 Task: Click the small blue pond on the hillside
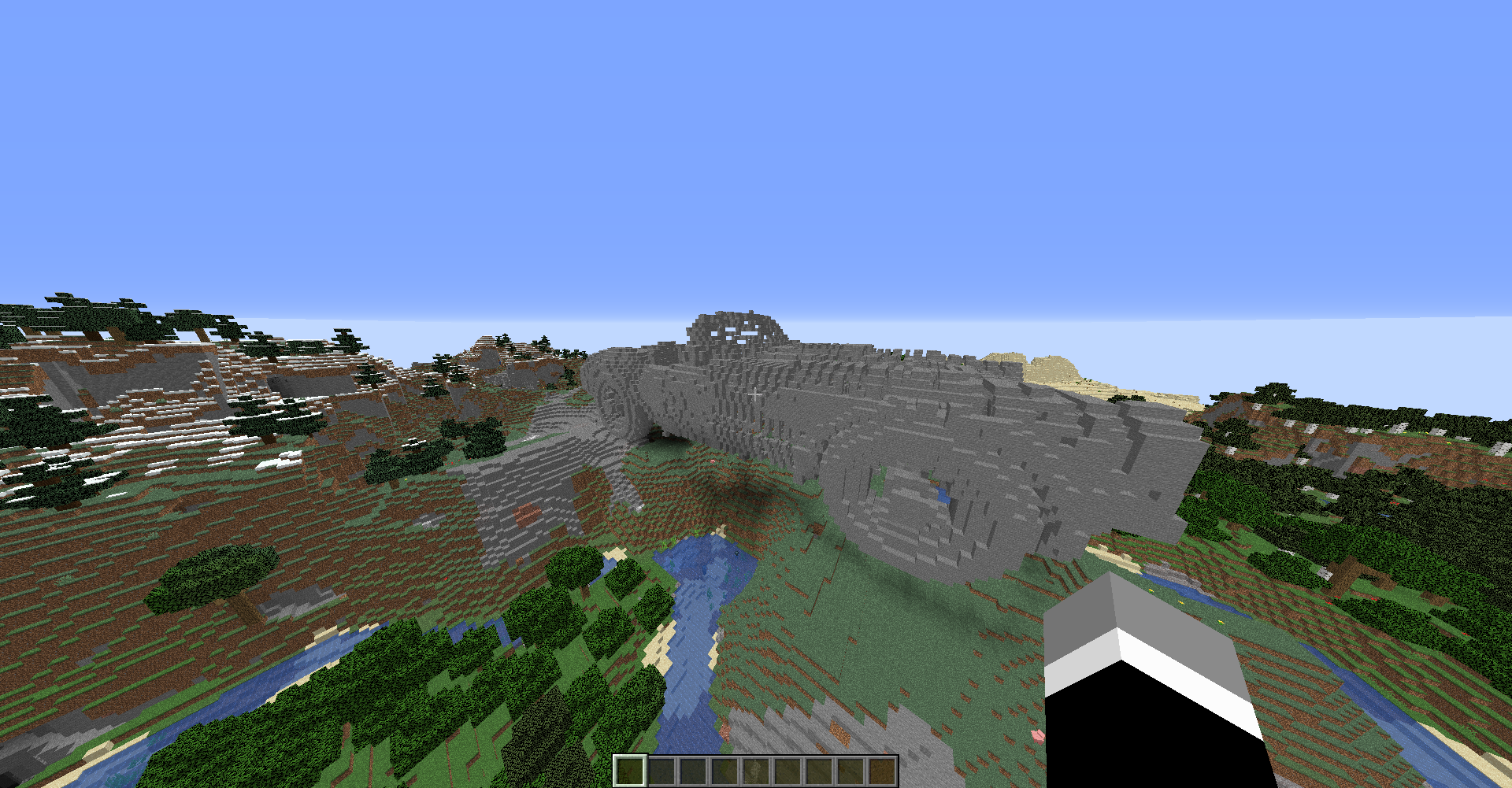coord(942,496)
